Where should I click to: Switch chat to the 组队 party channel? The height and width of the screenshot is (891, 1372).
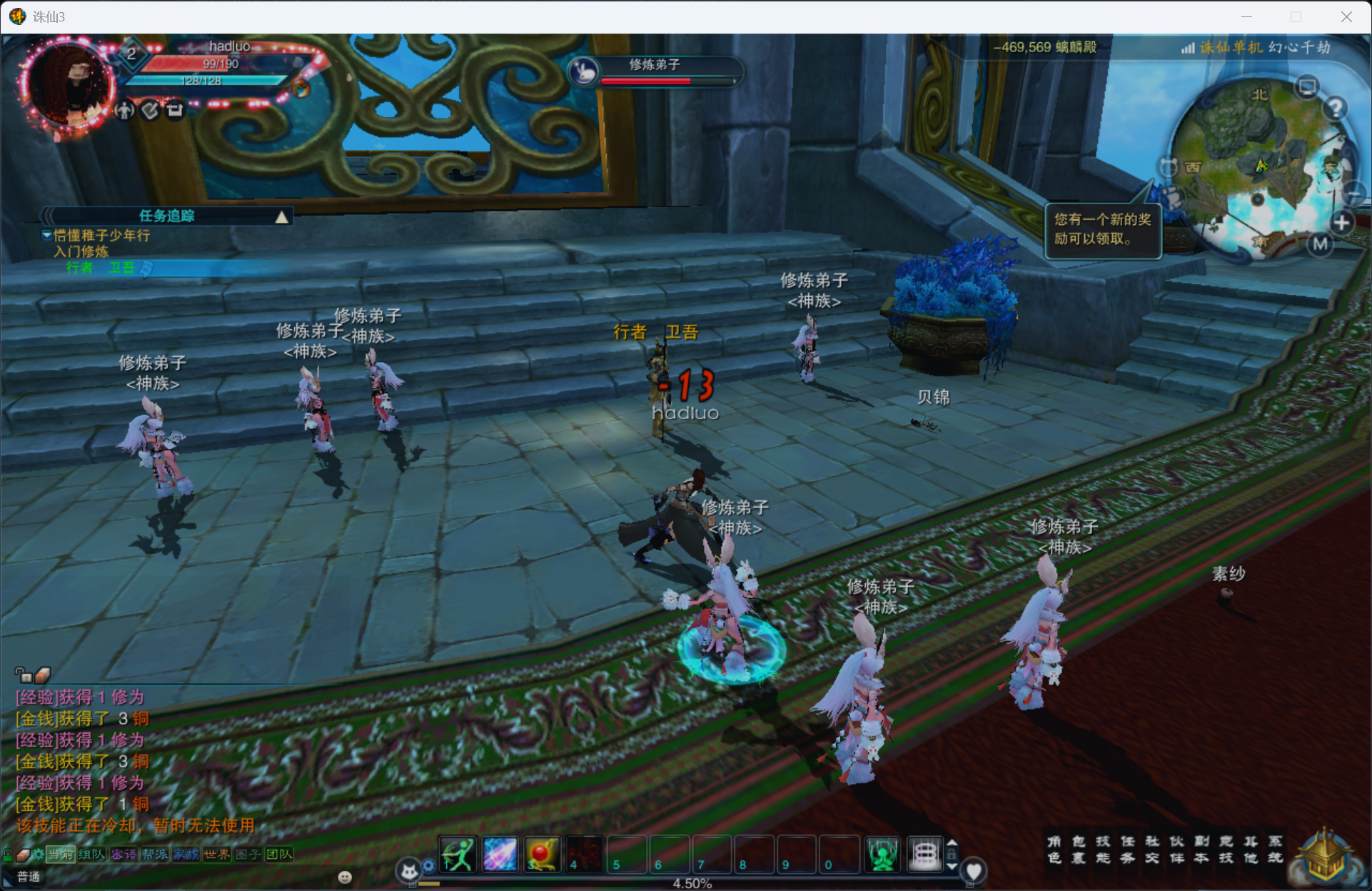91,855
